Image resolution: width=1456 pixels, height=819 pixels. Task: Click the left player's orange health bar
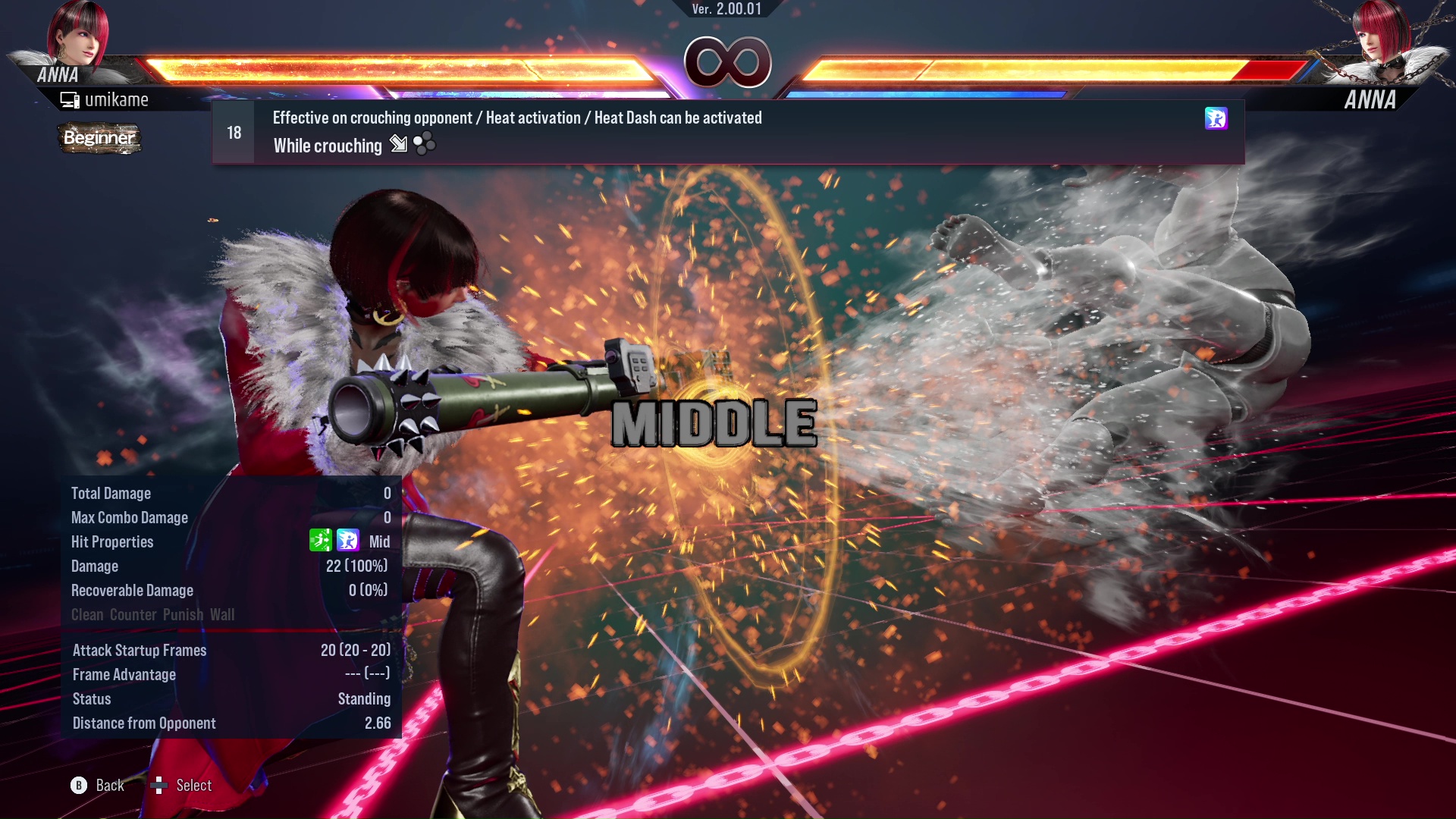click(402, 67)
